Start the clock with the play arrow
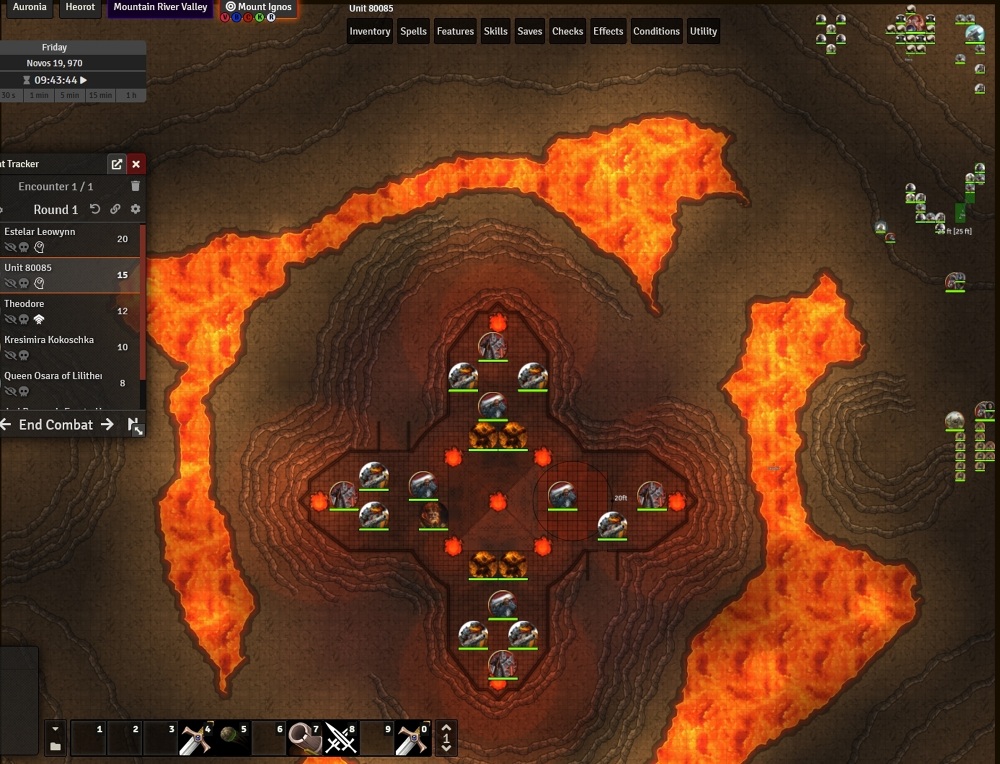The height and width of the screenshot is (764, 1000). (x=84, y=80)
